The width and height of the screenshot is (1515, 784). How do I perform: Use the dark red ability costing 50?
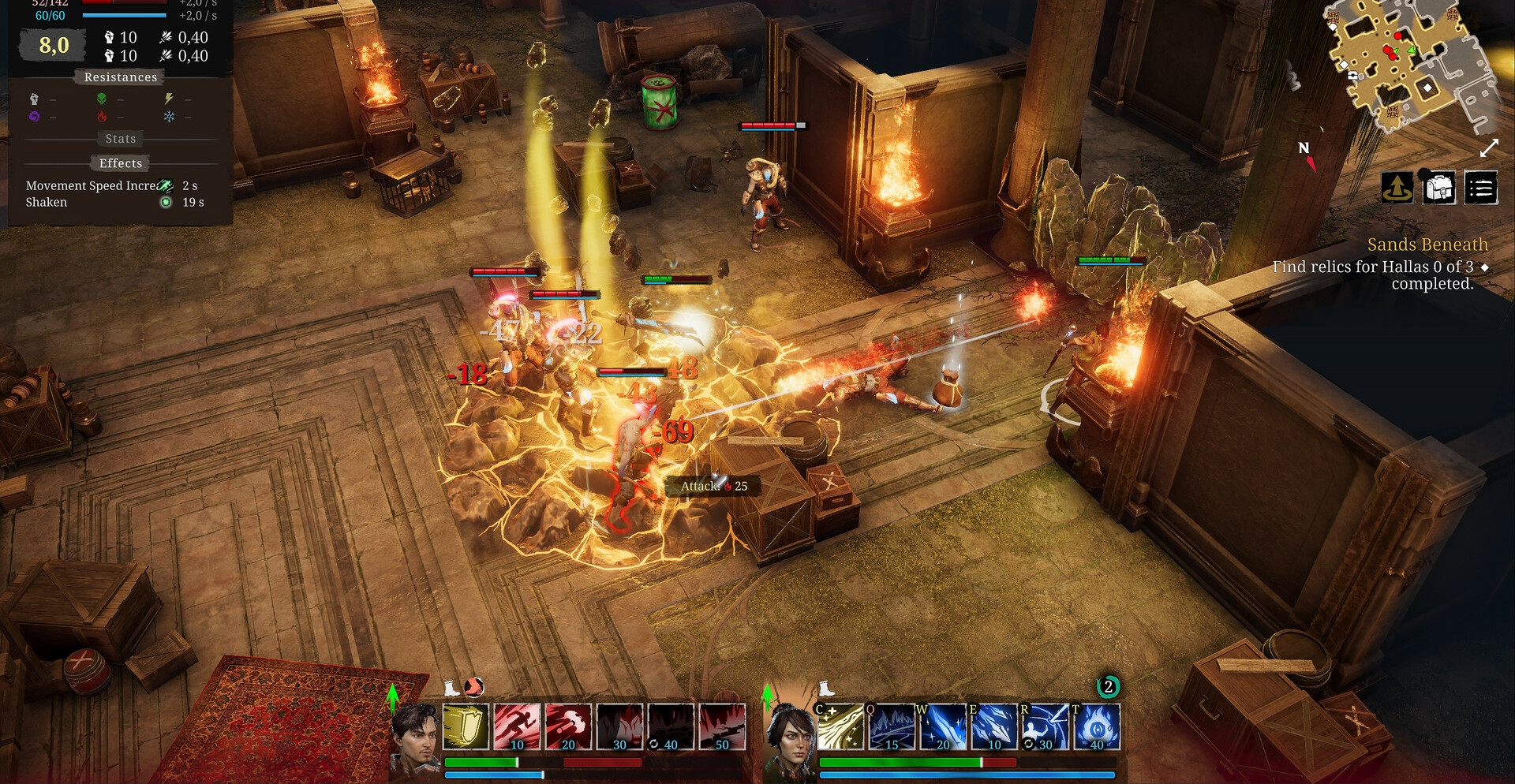(722, 726)
